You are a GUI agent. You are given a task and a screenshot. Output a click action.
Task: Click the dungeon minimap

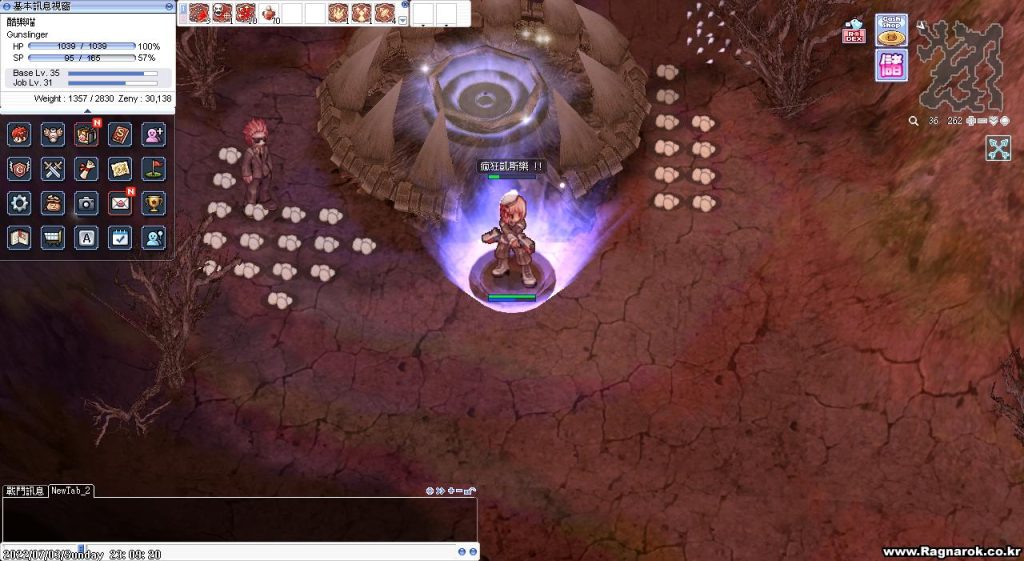coord(959,65)
